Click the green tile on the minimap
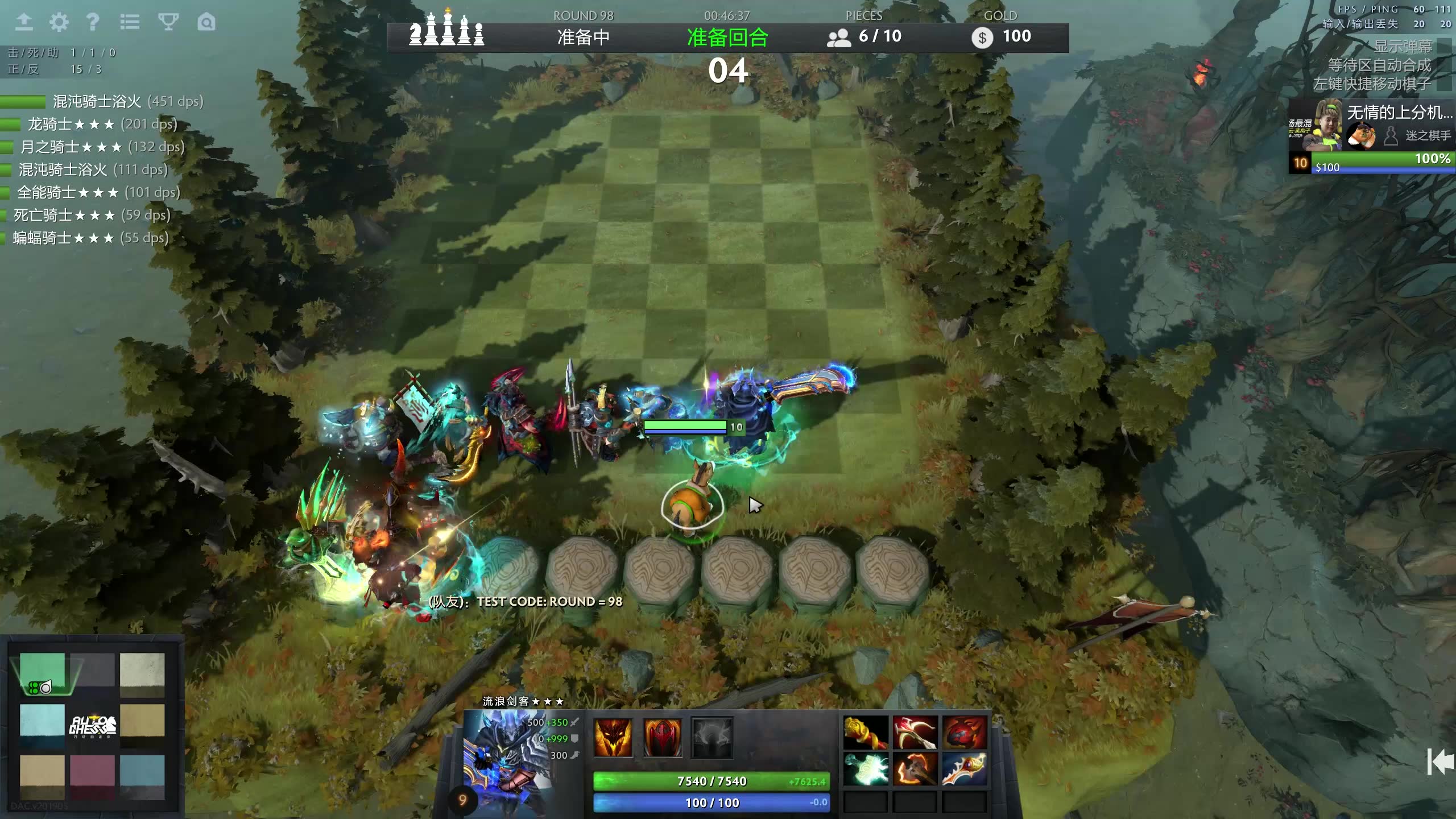Viewport: 1456px width, 819px height. [x=42, y=672]
